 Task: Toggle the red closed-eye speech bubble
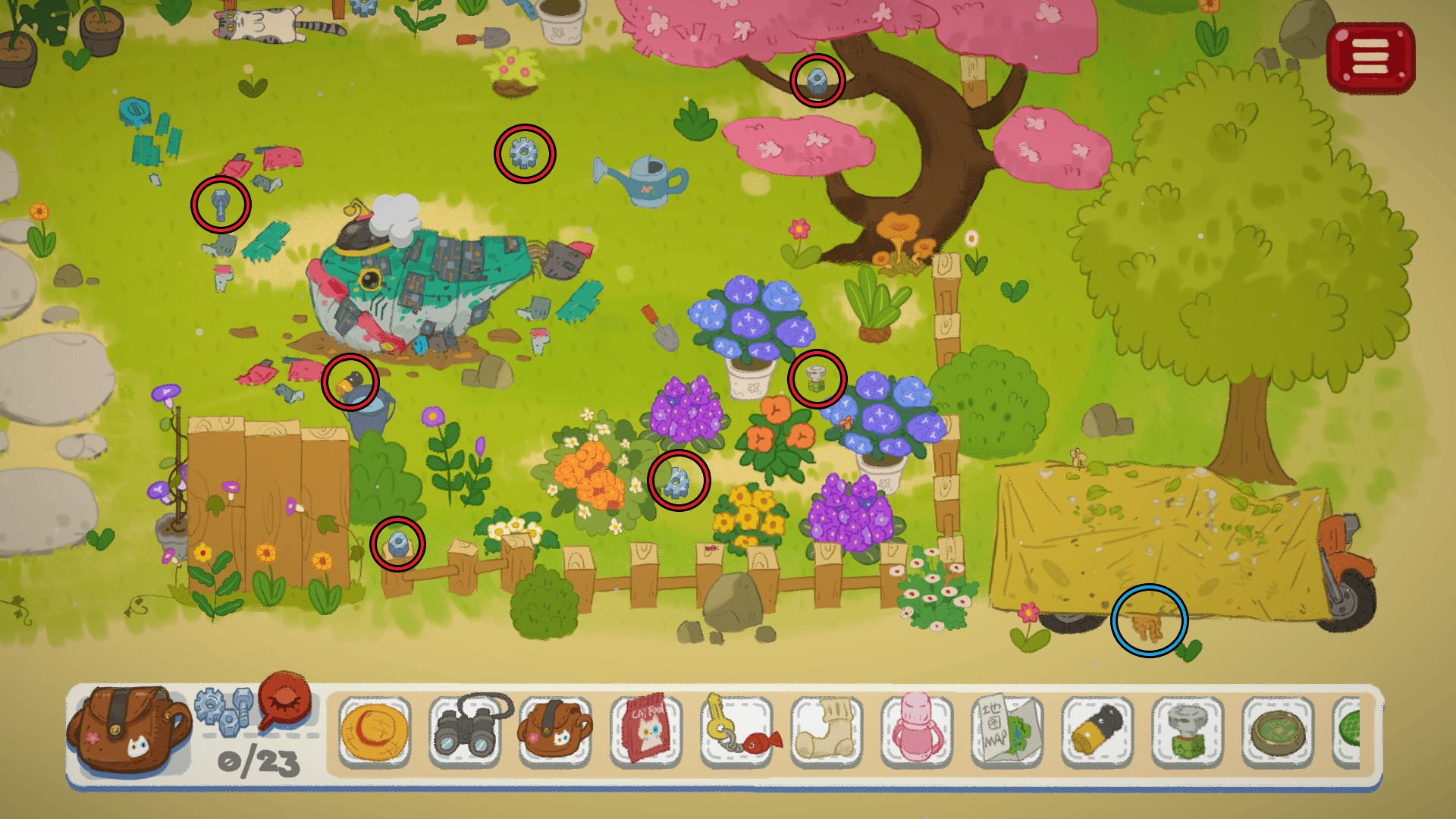[x=285, y=698]
